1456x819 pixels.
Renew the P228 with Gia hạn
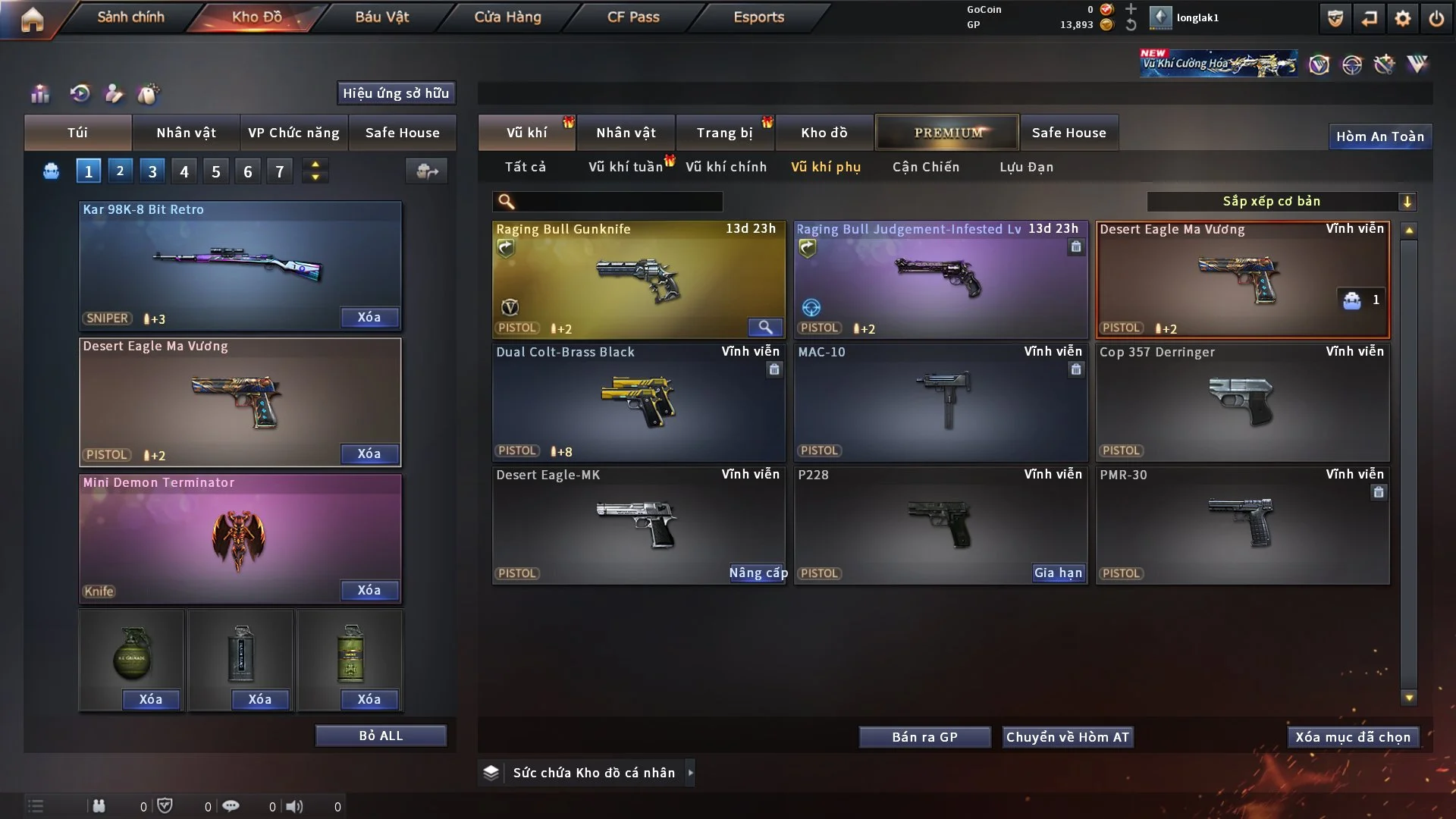click(x=1058, y=573)
